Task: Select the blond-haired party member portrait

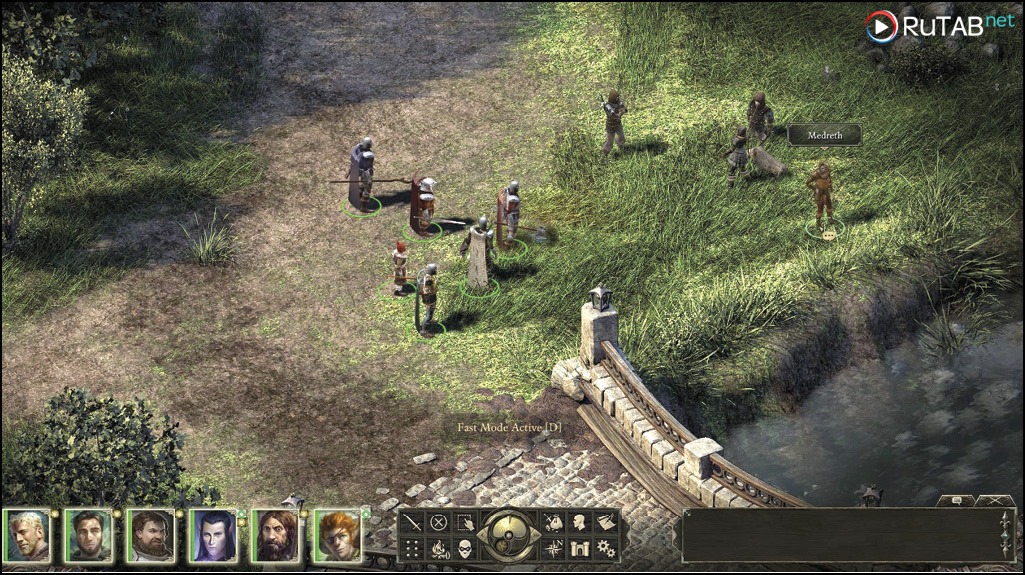Action: tap(27, 536)
